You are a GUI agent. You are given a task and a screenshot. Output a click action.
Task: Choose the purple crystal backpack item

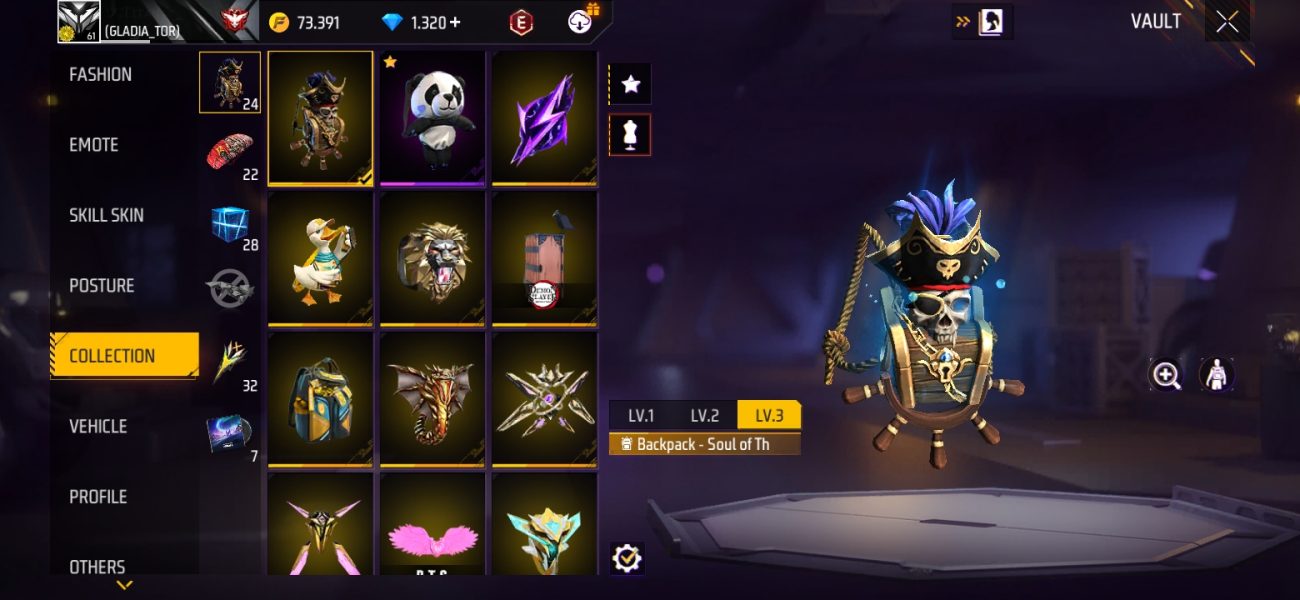pyautogui.click(x=543, y=118)
